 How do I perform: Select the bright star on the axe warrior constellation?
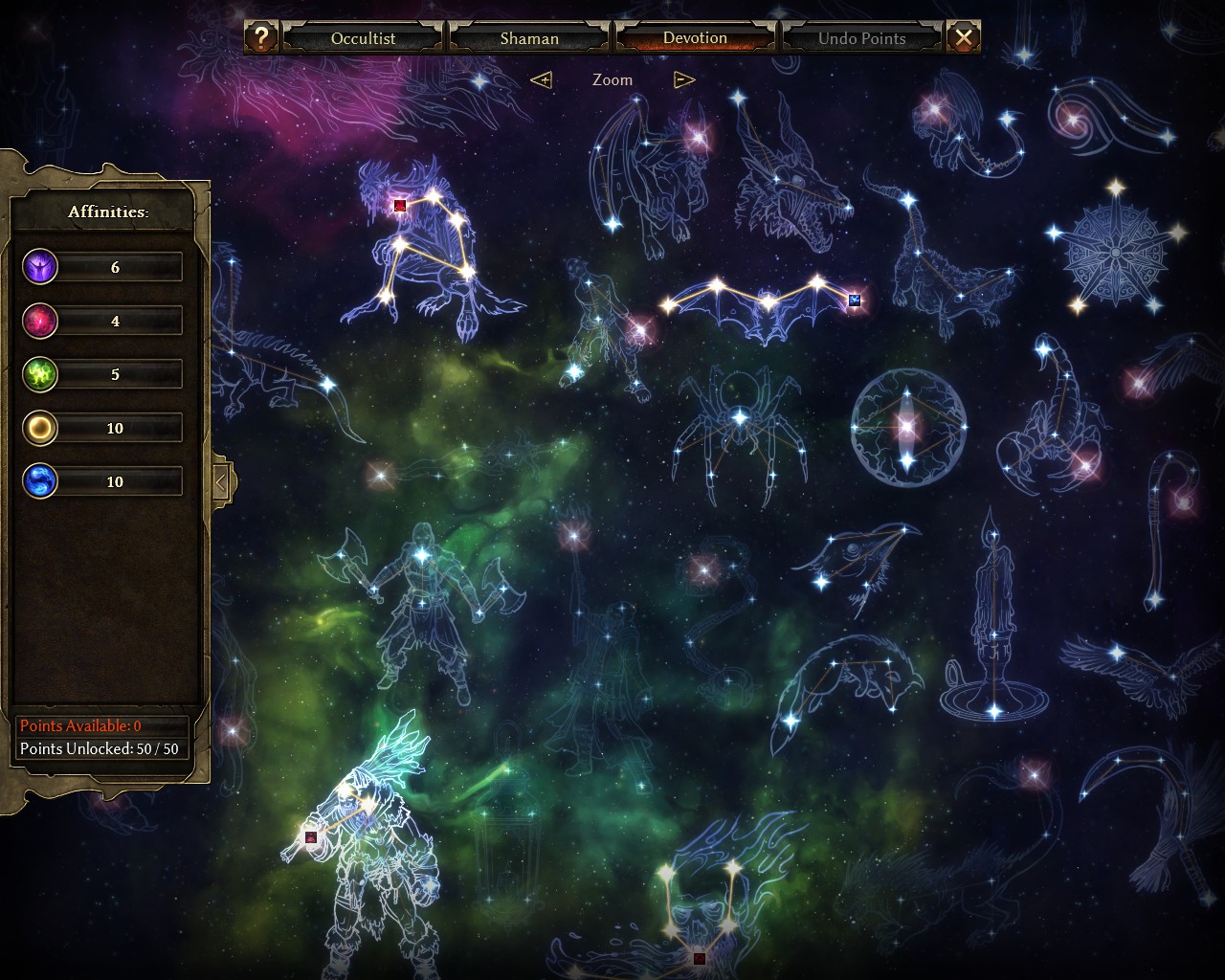click(x=422, y=554)
